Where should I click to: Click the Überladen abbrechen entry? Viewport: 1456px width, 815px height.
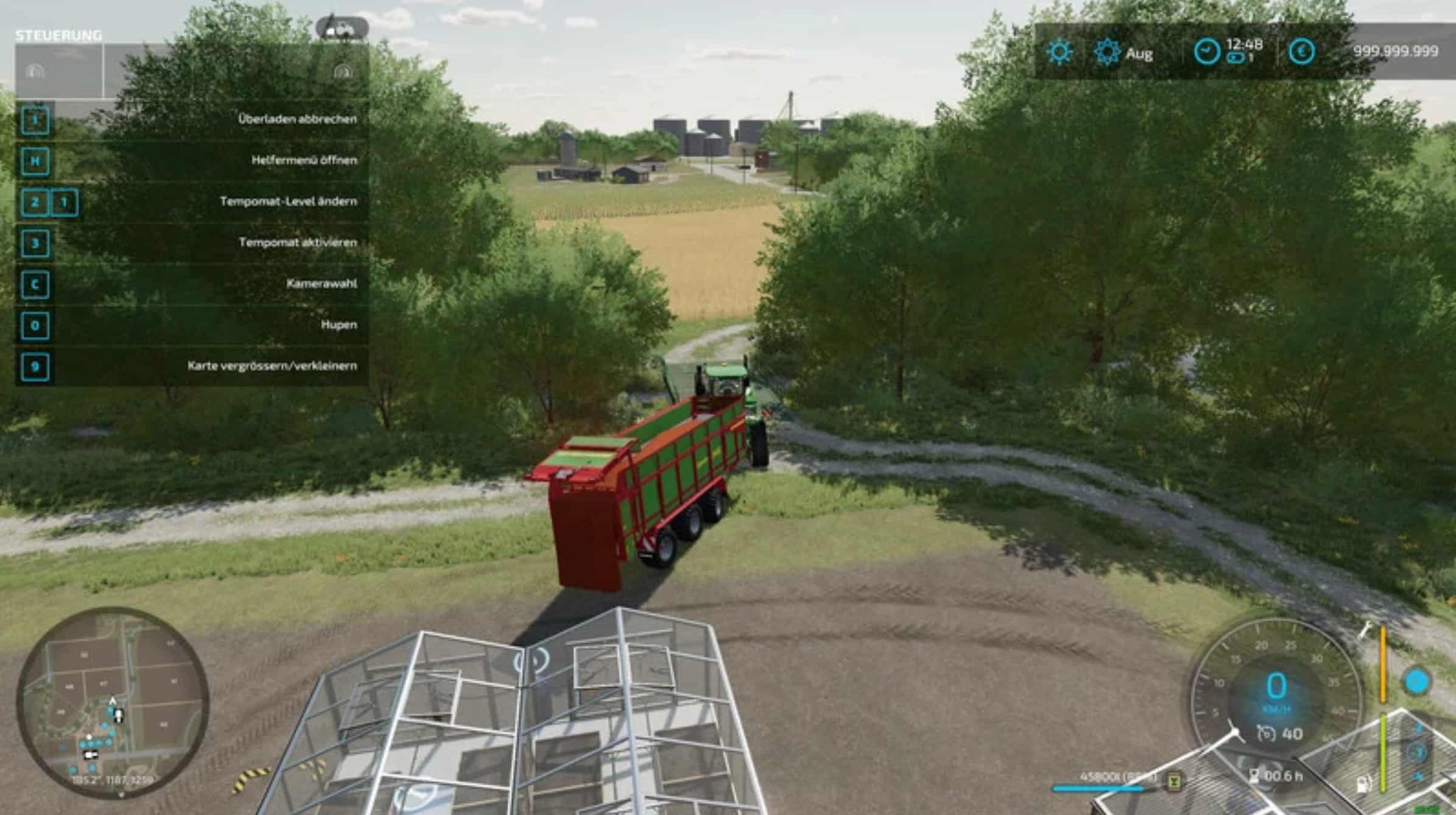coord(297,119)
